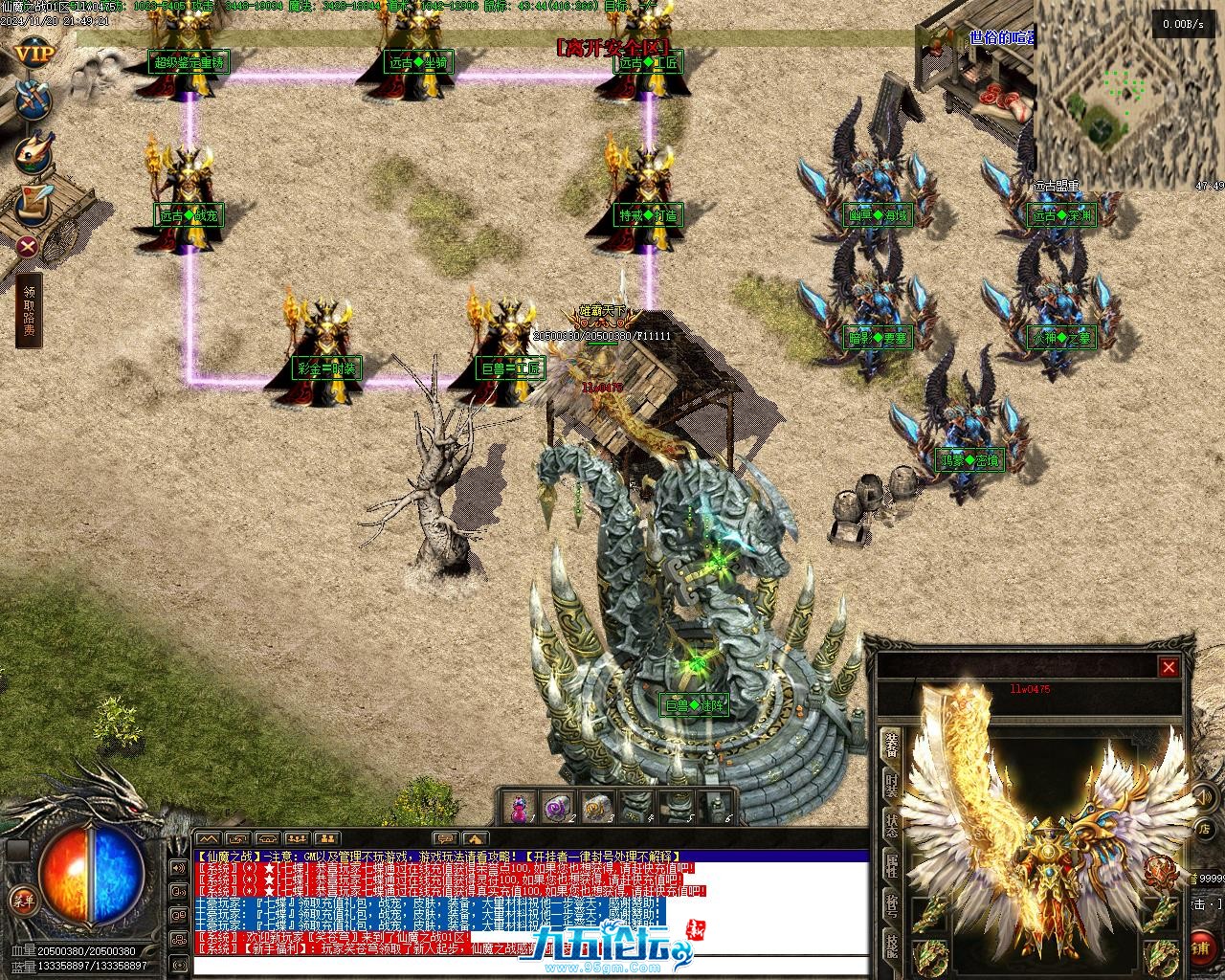Open the scroll and quill icon
Viewport: 1225px width, 980px height.
point(34,201)
